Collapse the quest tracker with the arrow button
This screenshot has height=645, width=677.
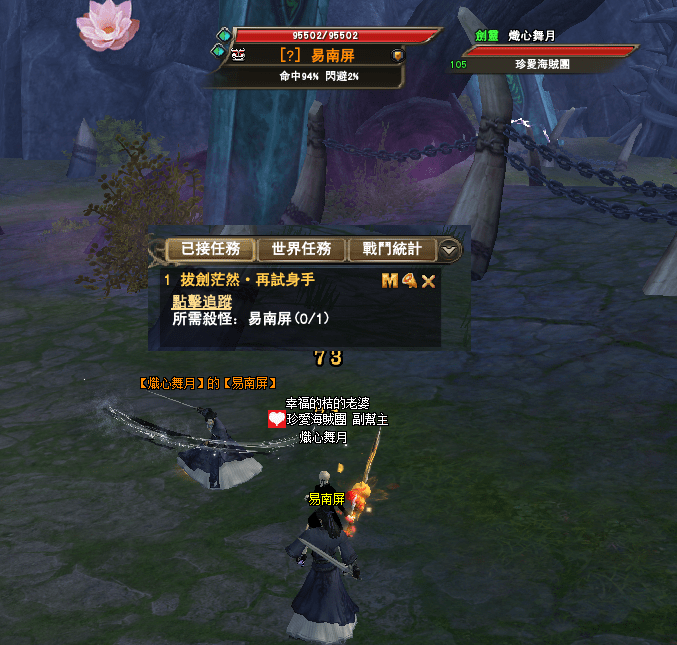point(451,250)
